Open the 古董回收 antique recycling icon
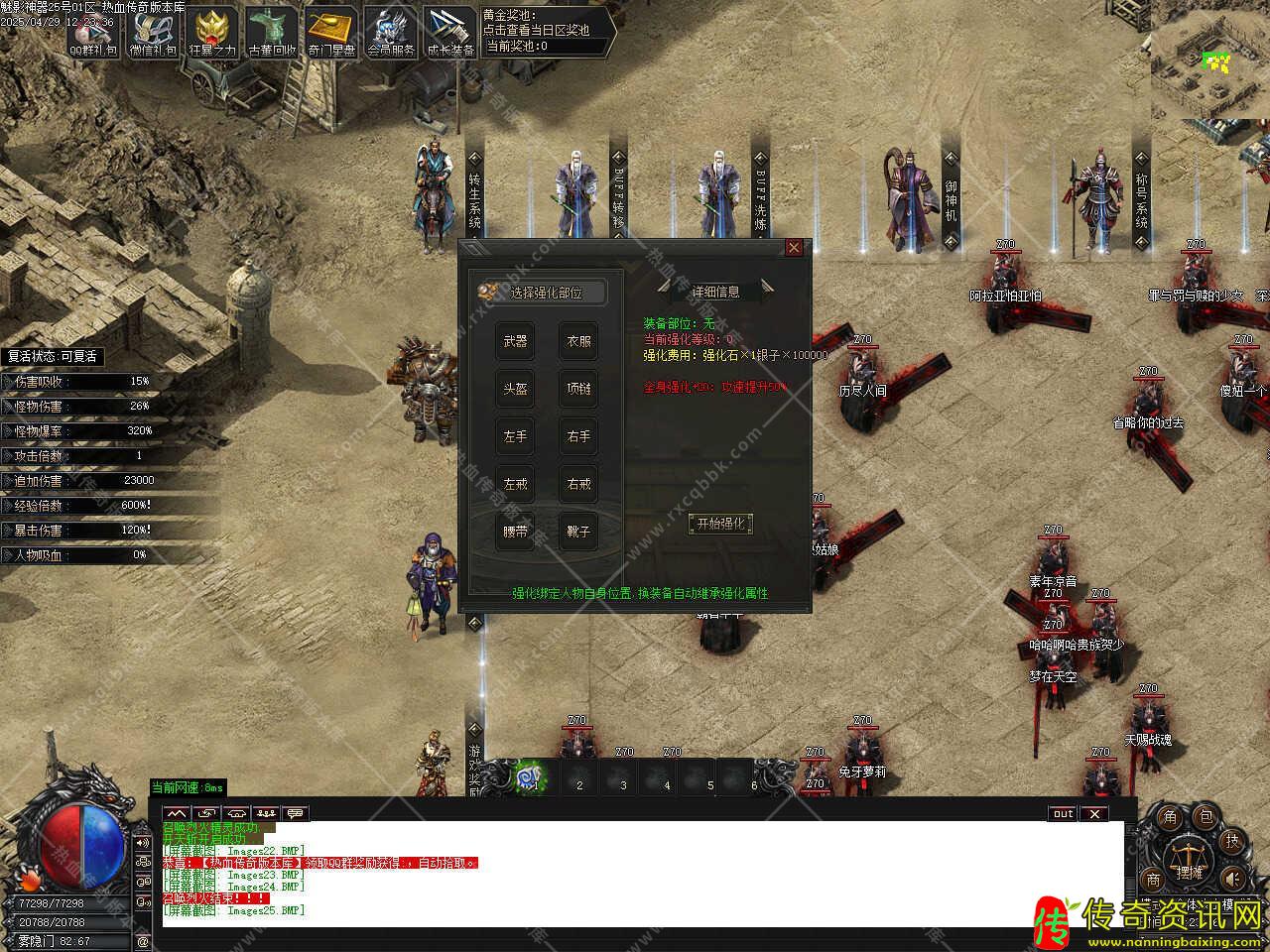 tap(272, 32)
